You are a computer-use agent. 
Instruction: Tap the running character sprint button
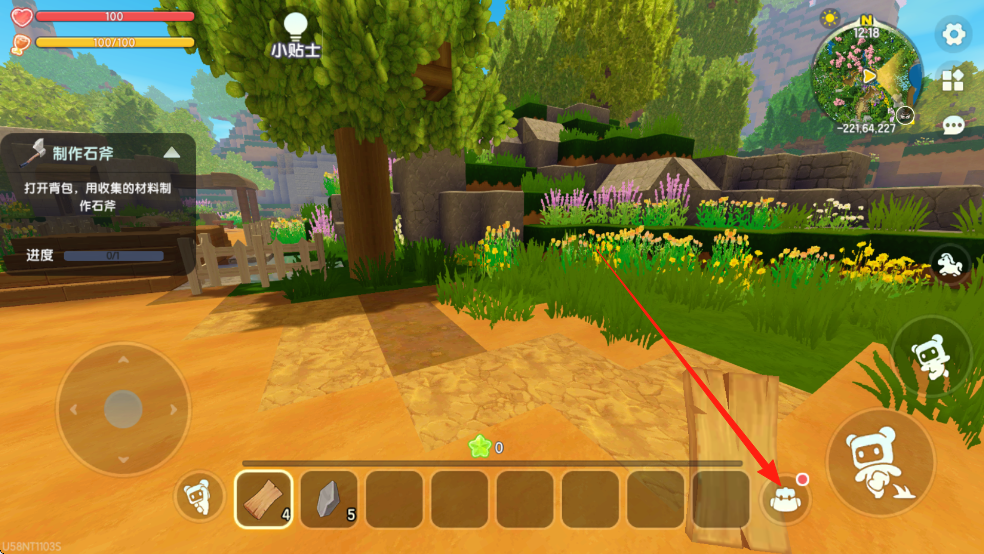click(931, 357)
